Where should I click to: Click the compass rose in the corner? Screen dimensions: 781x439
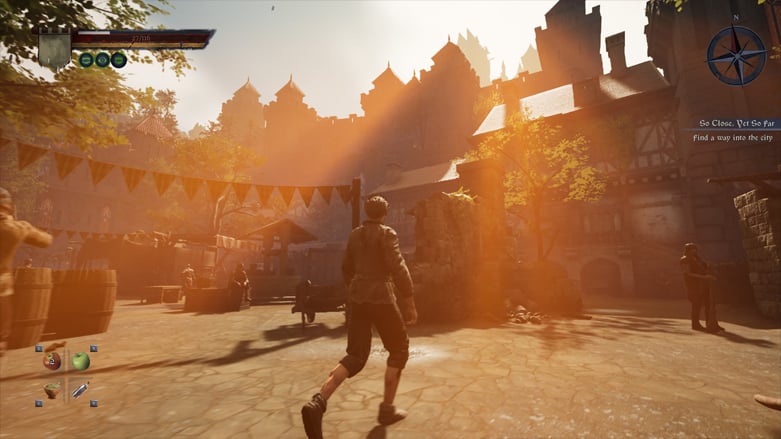(736, 54)
